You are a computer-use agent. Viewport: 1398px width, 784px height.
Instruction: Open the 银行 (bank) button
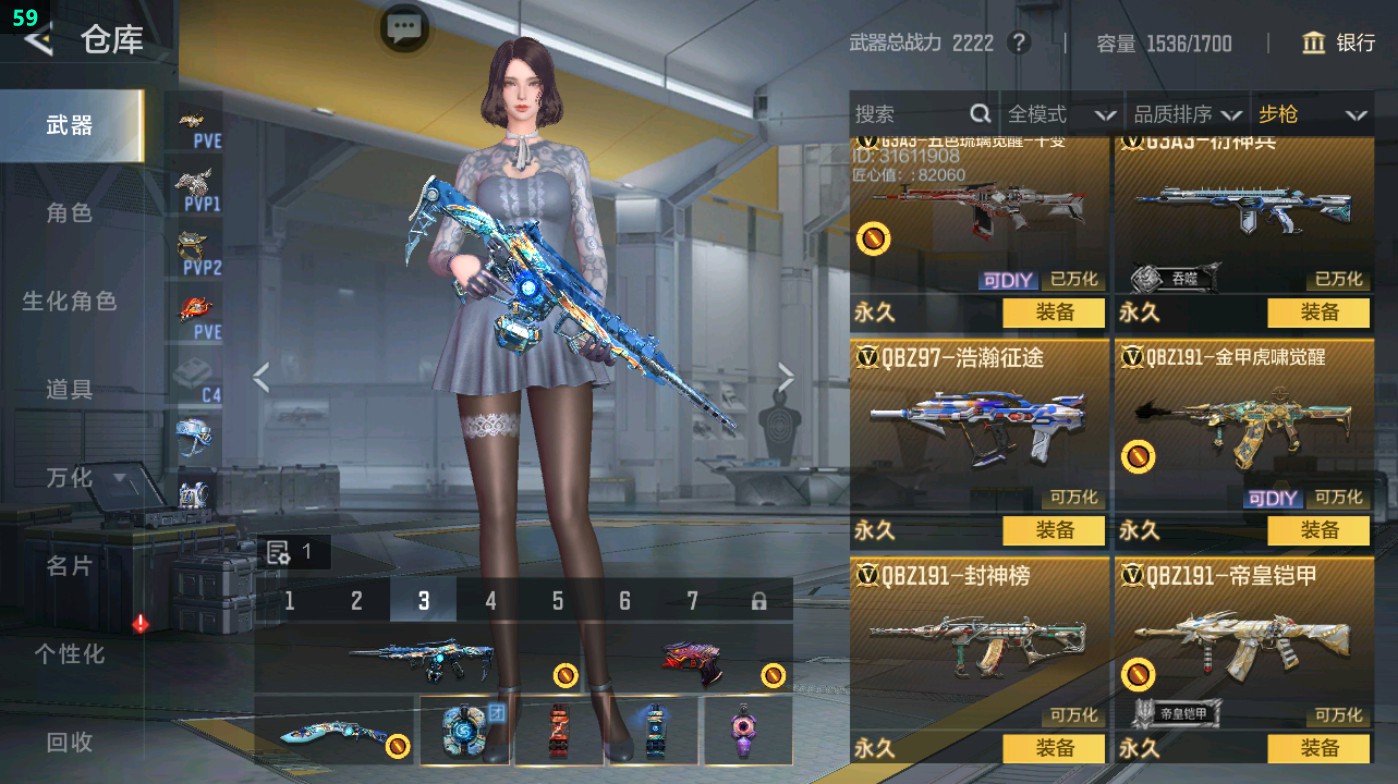[x=1339, y=43]
